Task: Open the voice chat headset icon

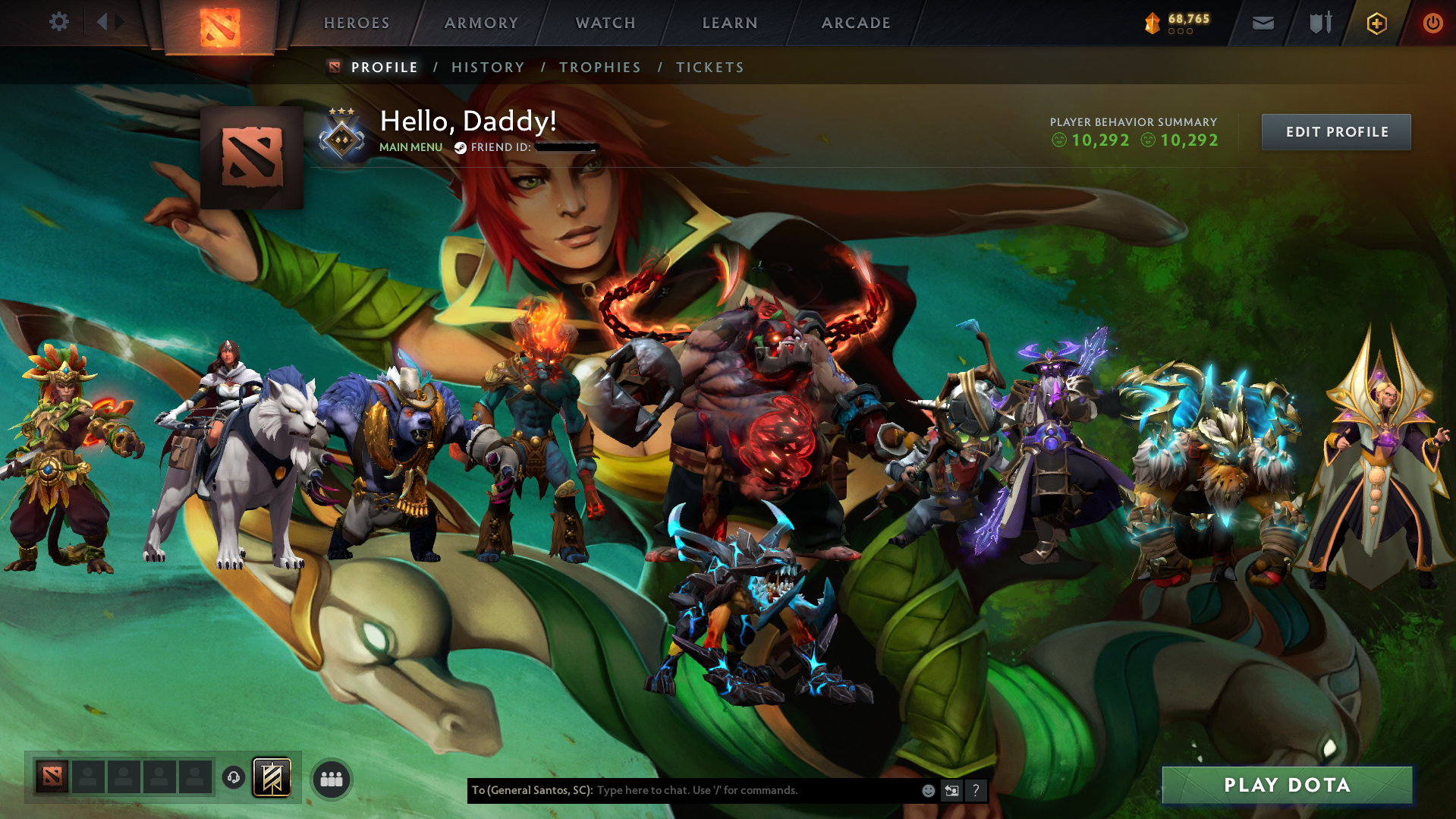Action: [233, 778]
